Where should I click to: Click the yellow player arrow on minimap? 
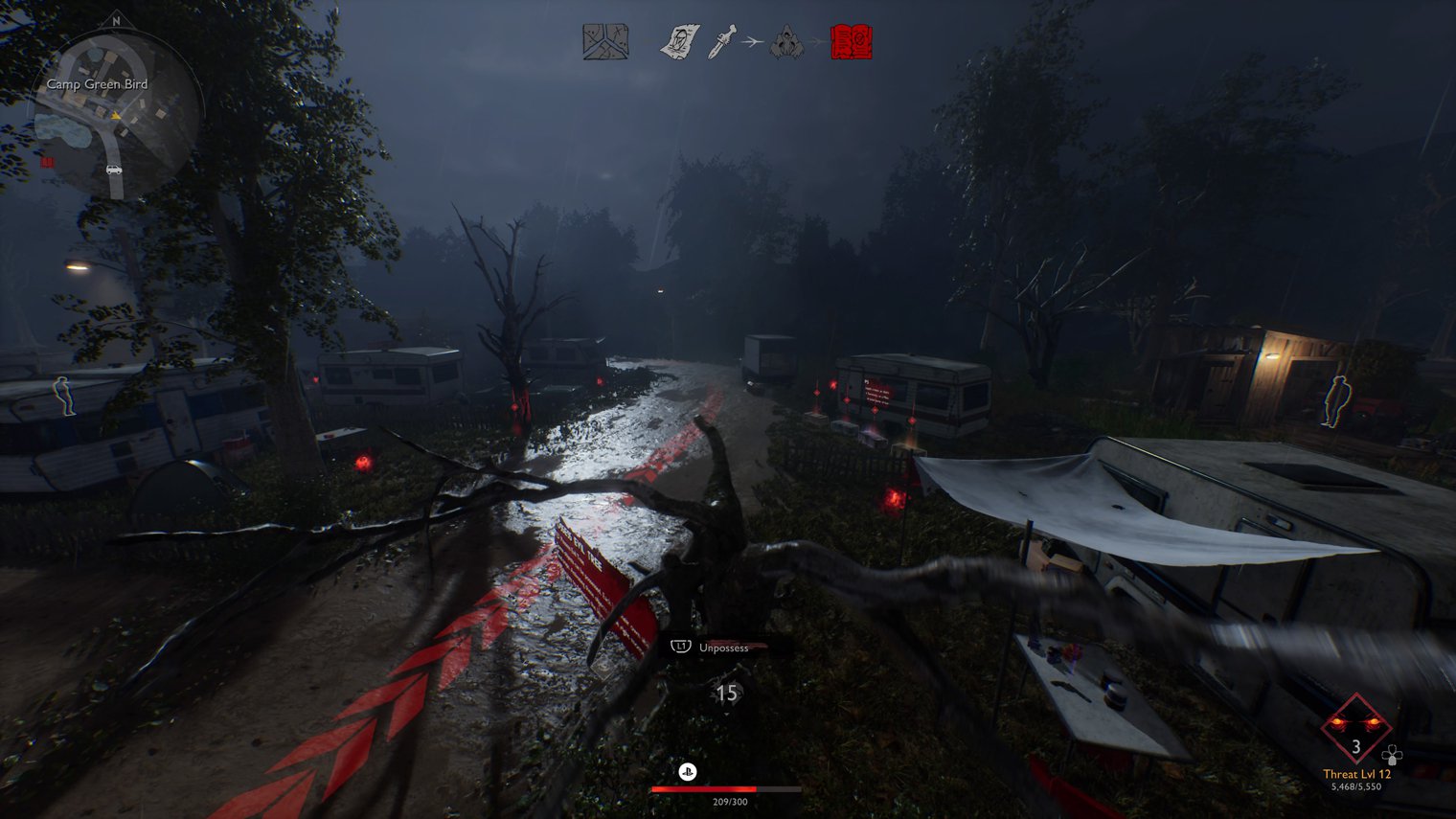pyautogui.click(x=116, y=116)
